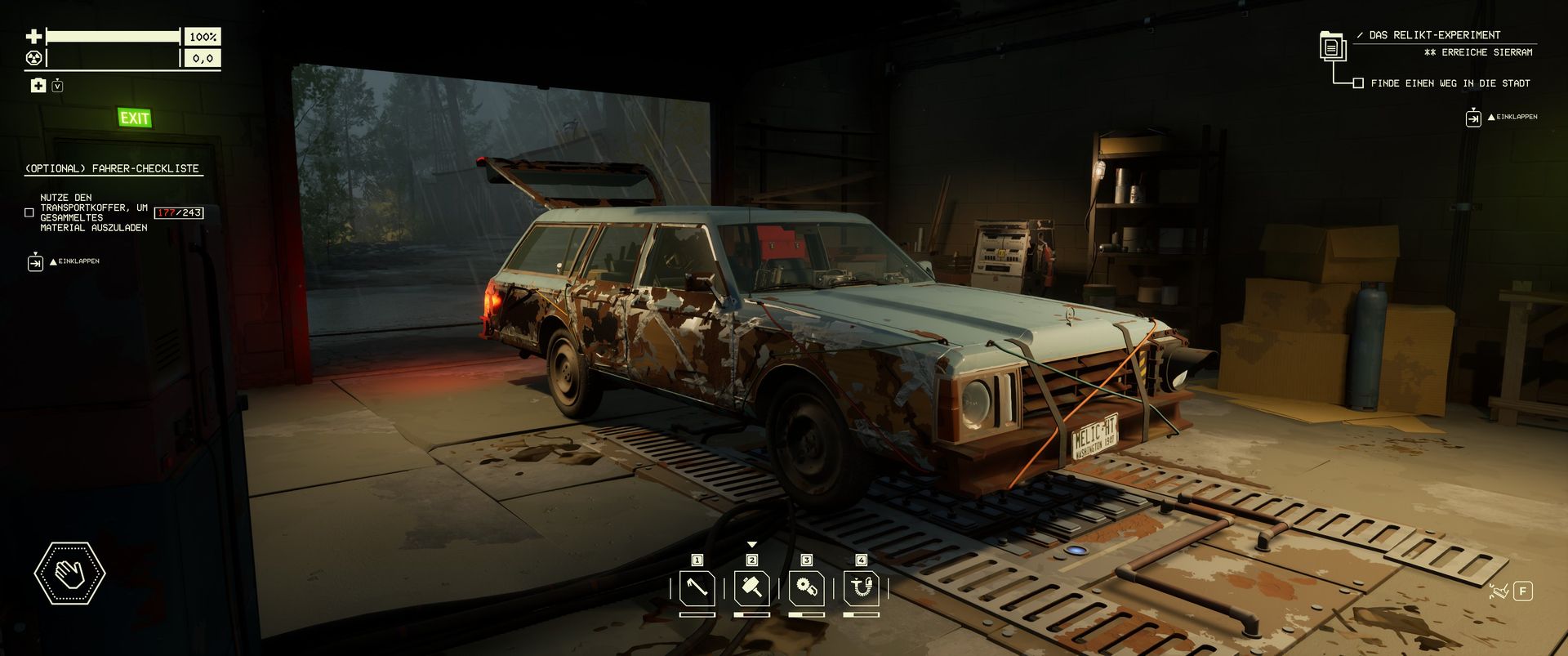Open the Fahrer-Checkliste header
The image size is (1568, 656).
click(x=112, y=168)
